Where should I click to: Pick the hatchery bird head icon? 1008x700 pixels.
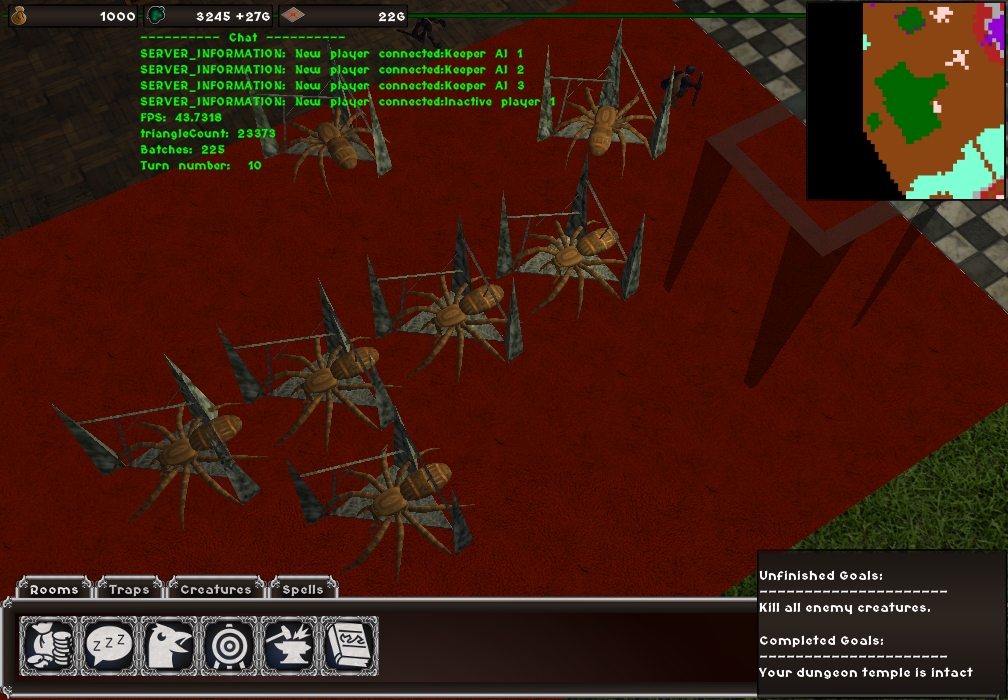170,645
